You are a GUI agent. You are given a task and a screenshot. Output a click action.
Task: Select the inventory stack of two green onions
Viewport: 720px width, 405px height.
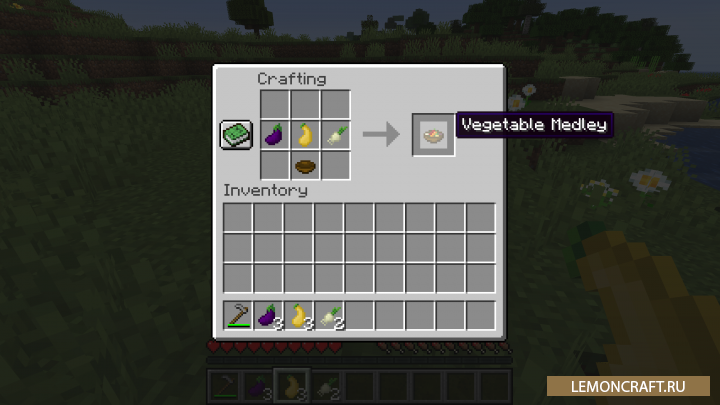tap(330, 315)
